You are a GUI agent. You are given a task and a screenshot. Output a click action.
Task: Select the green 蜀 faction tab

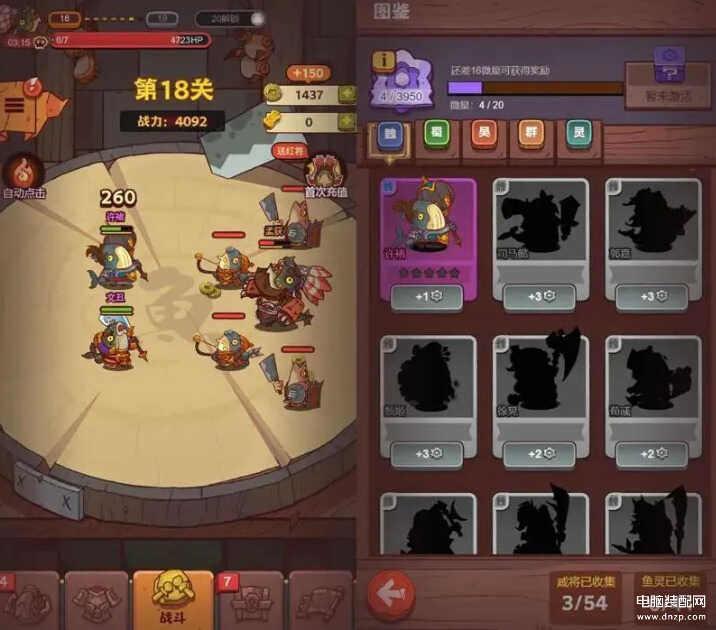435,135
